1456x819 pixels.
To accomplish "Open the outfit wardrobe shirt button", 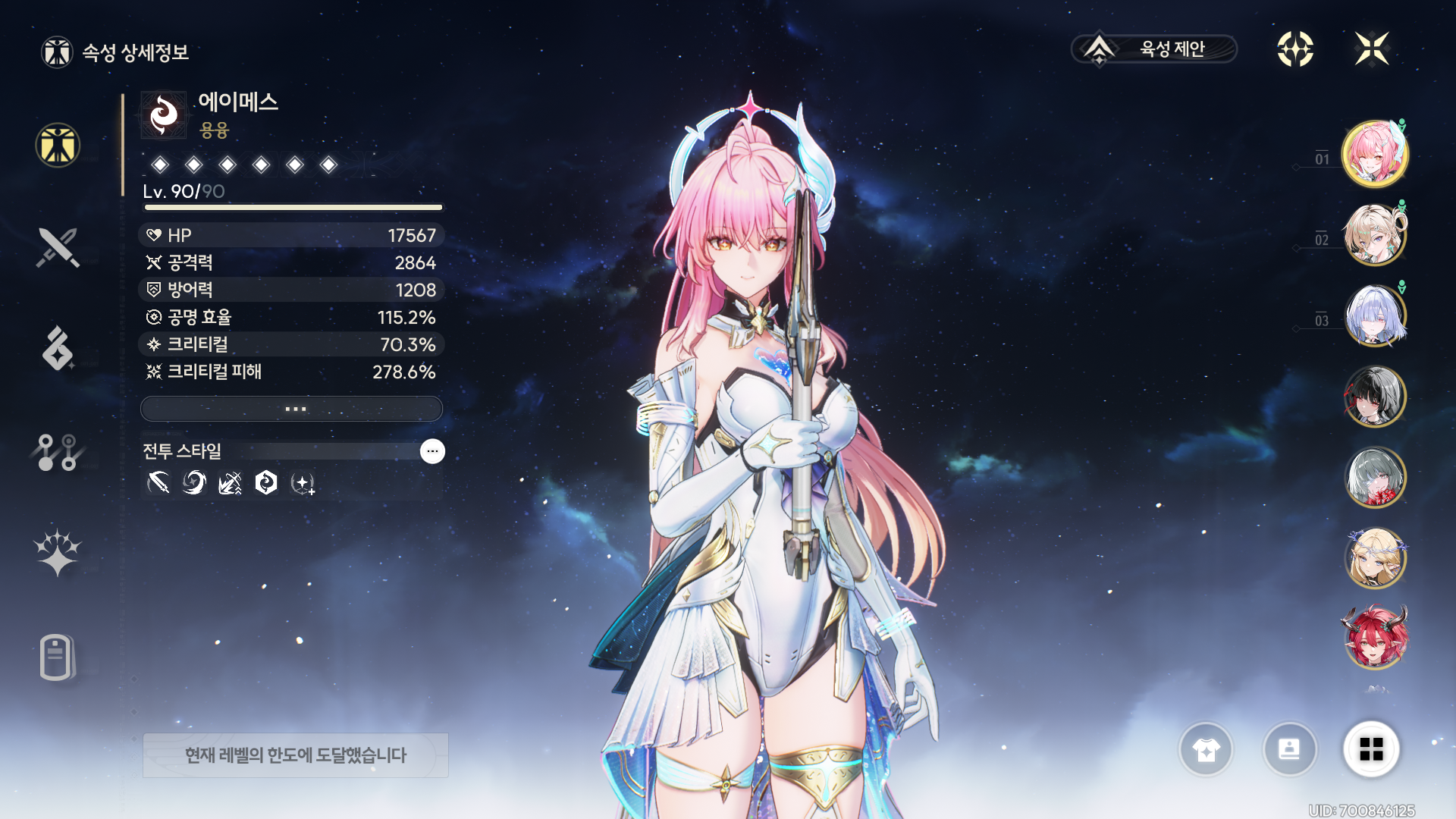I will [1206, 749].
